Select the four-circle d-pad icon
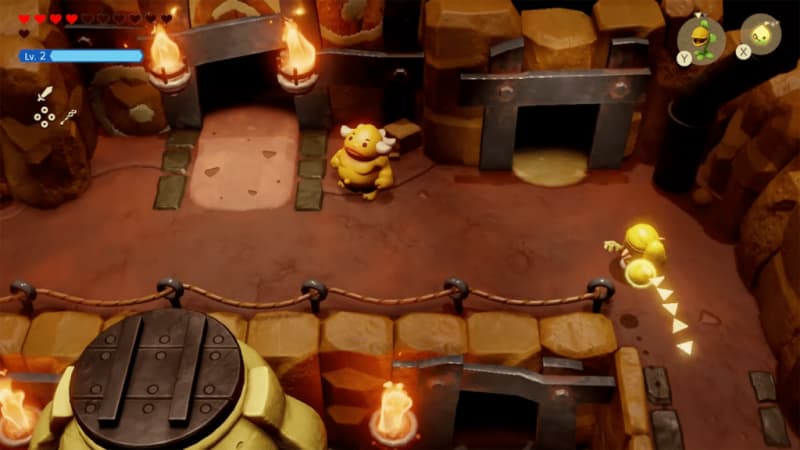This screenshot has width=800, height=450. tap(44, 117)
